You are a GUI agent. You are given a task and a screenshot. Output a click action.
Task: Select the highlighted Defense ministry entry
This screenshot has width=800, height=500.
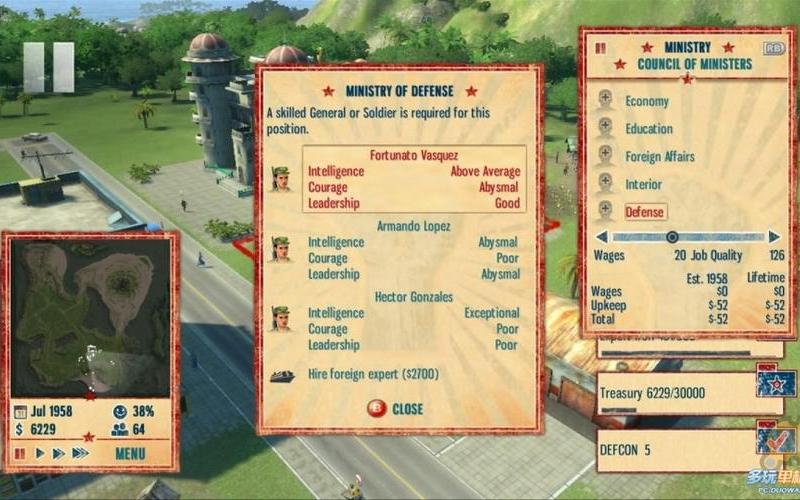(645, 212)
